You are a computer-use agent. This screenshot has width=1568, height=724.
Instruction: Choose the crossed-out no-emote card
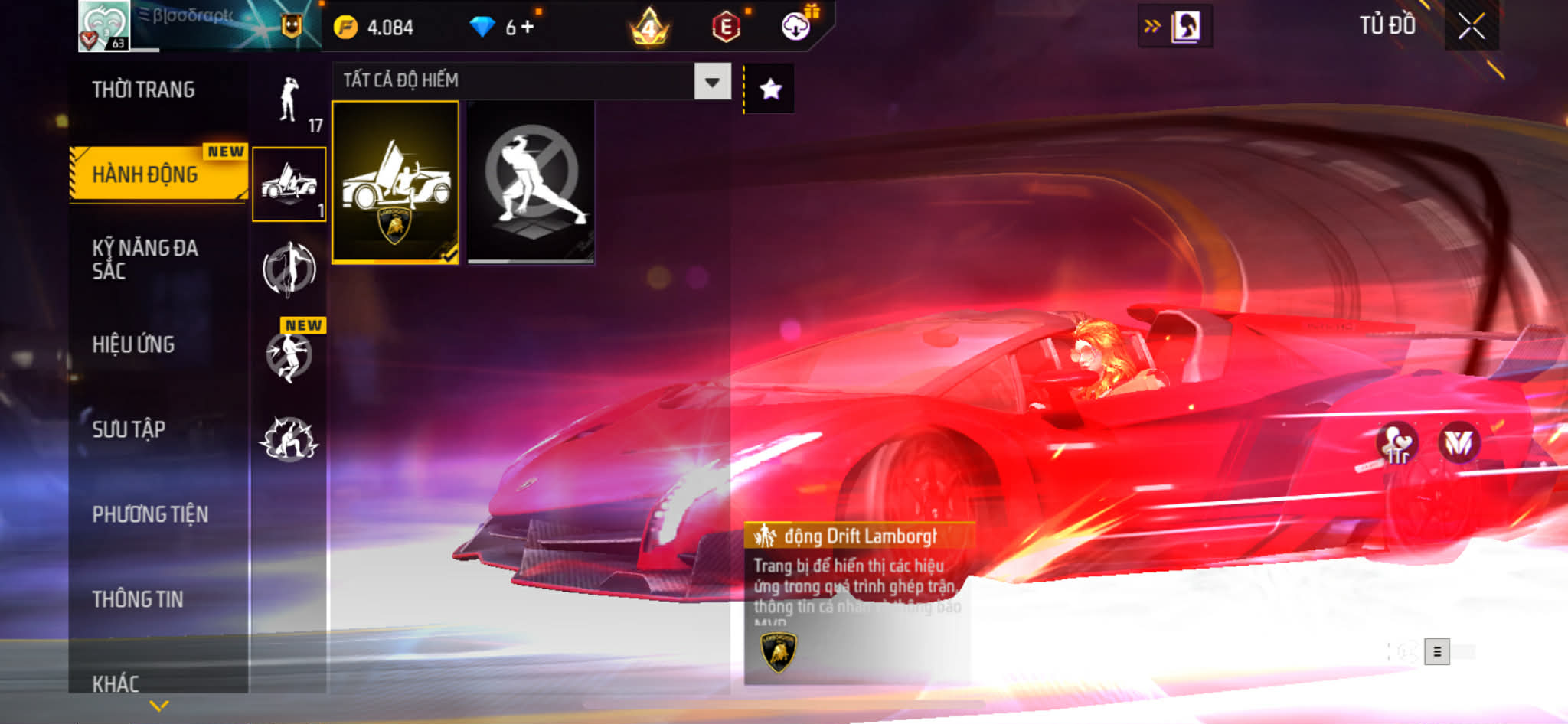pyautogui.click(x=531, y=182)
